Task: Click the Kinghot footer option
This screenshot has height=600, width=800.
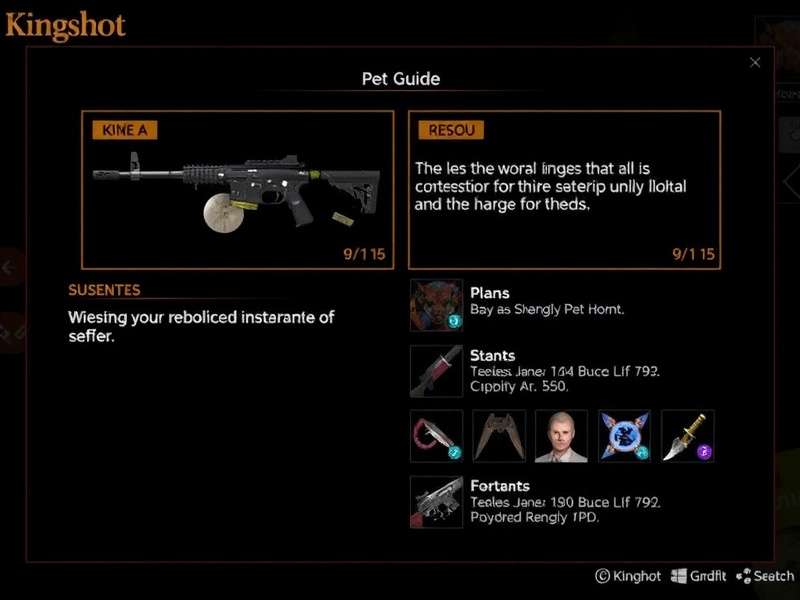Action: (628, 576)
